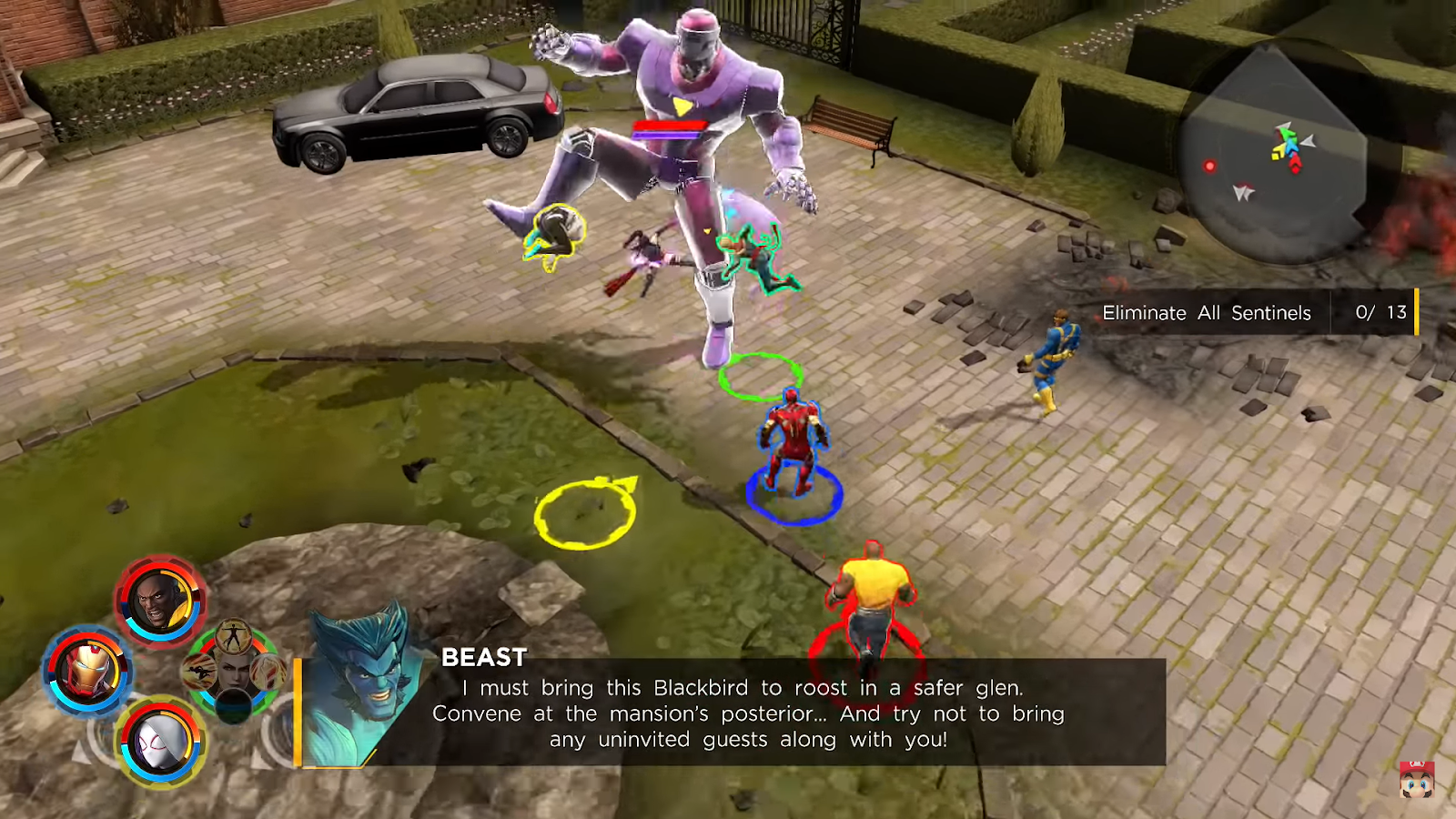
Task: Click the darkened bottom ability slot
Action: click(232, 707)
